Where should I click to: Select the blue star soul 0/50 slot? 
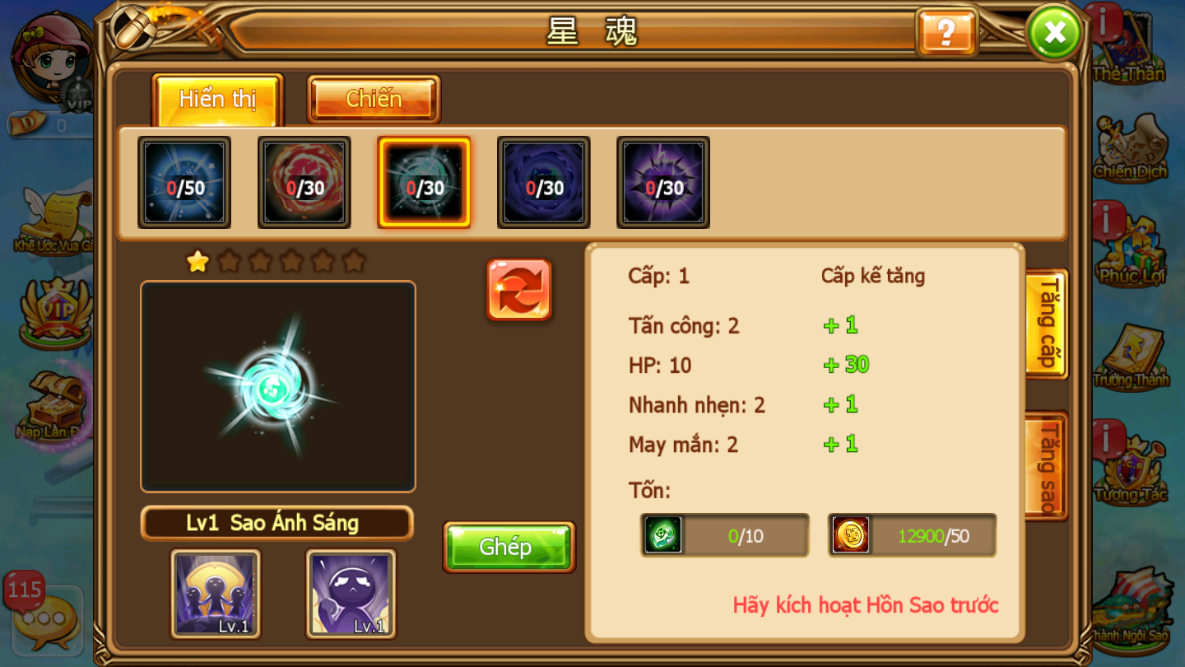pyautogui.click(x=184, y=183)
